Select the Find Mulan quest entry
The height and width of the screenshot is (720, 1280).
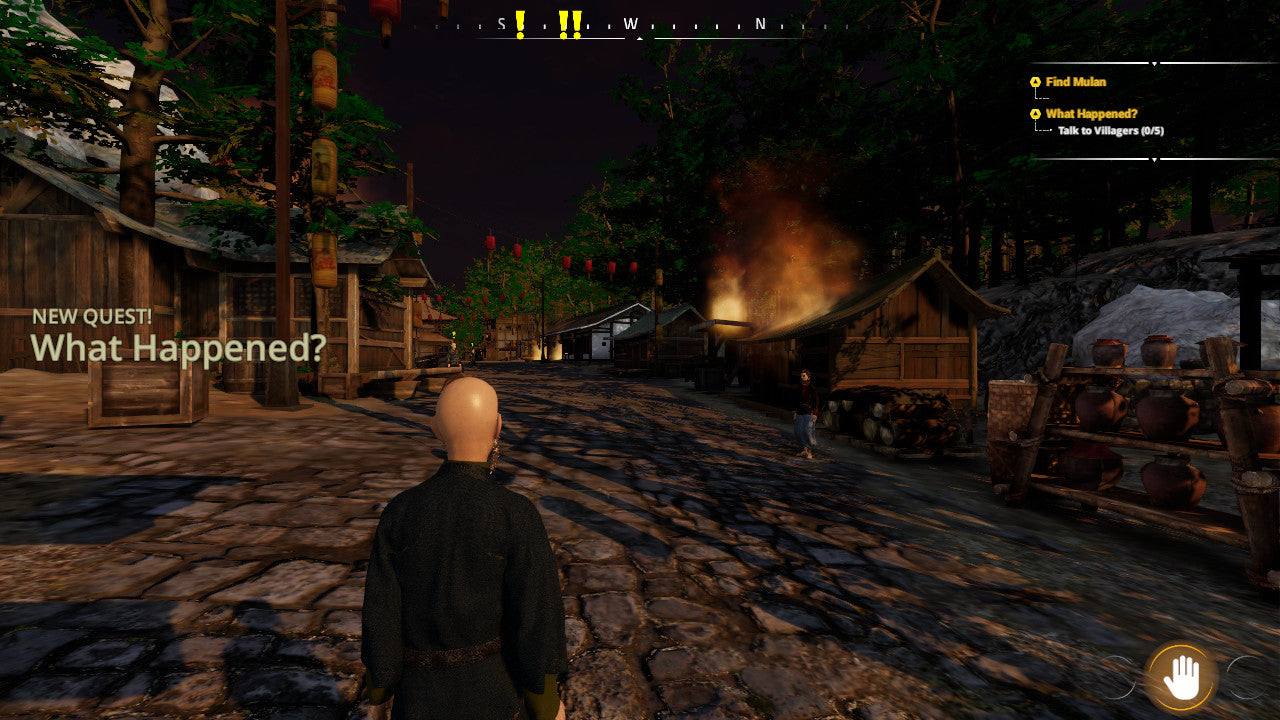click(x=1075, y=82)
